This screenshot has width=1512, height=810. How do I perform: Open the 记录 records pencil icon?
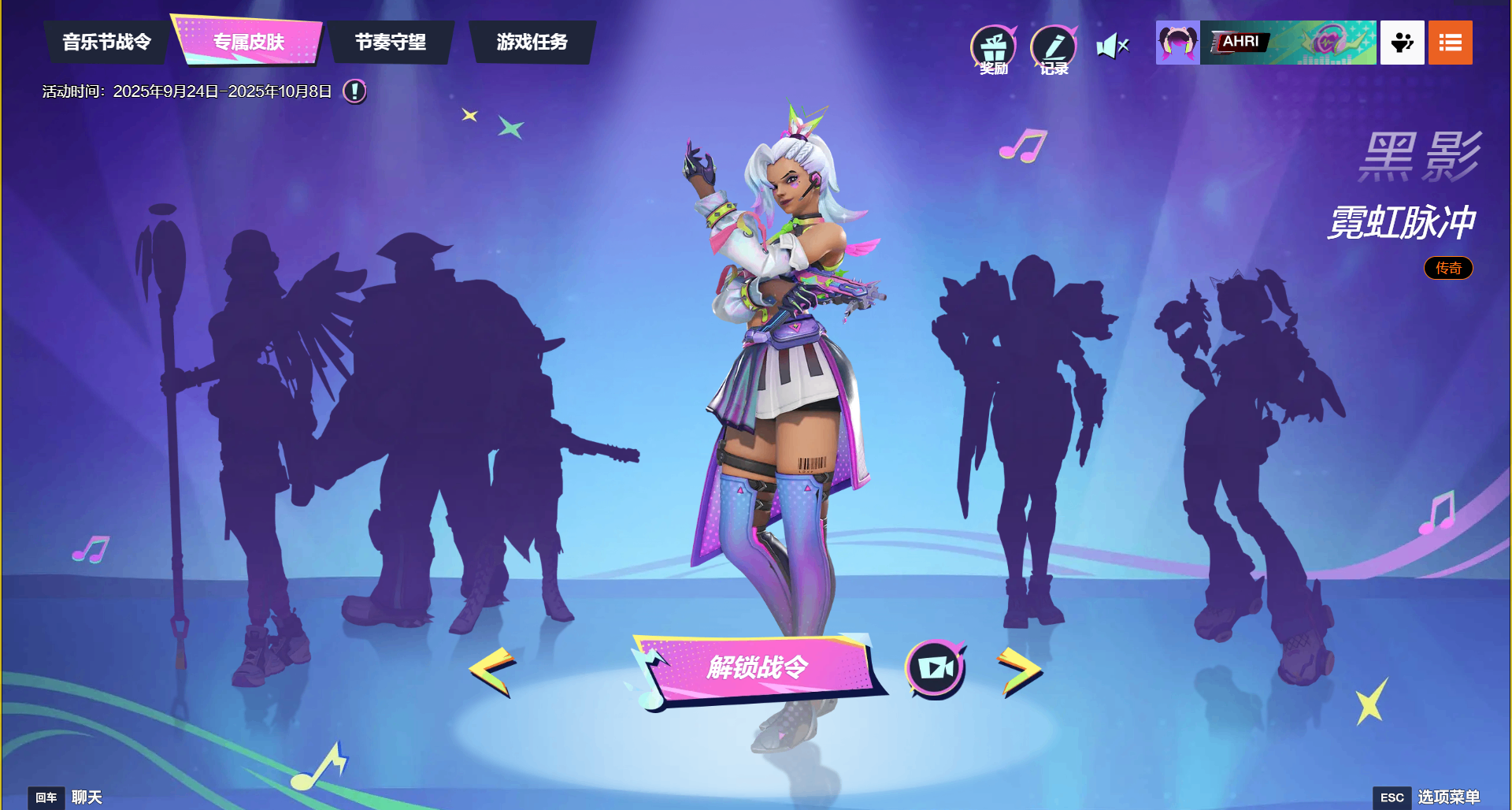click(1055, 47)
